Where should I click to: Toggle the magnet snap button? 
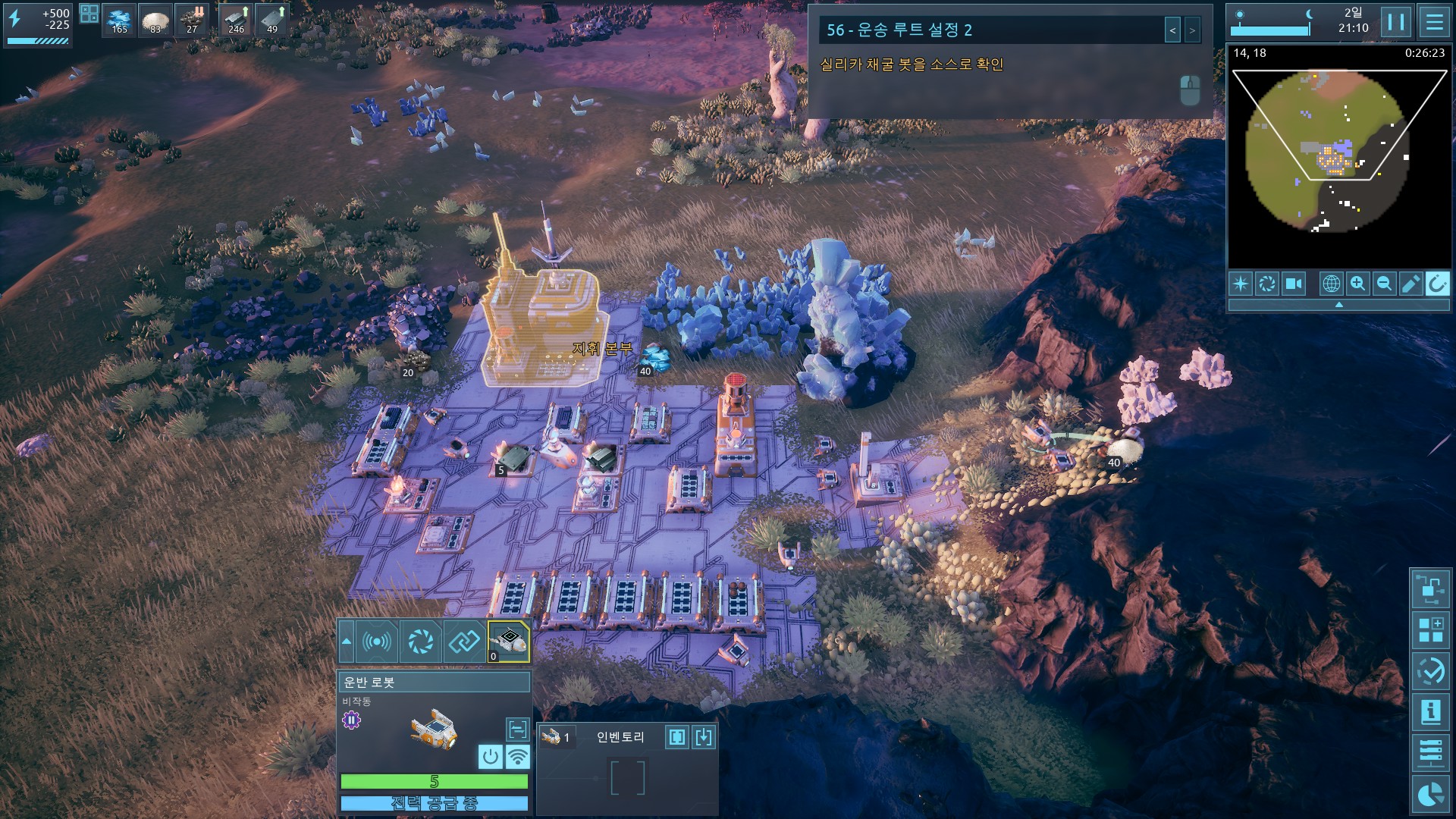coord(1436,284)
